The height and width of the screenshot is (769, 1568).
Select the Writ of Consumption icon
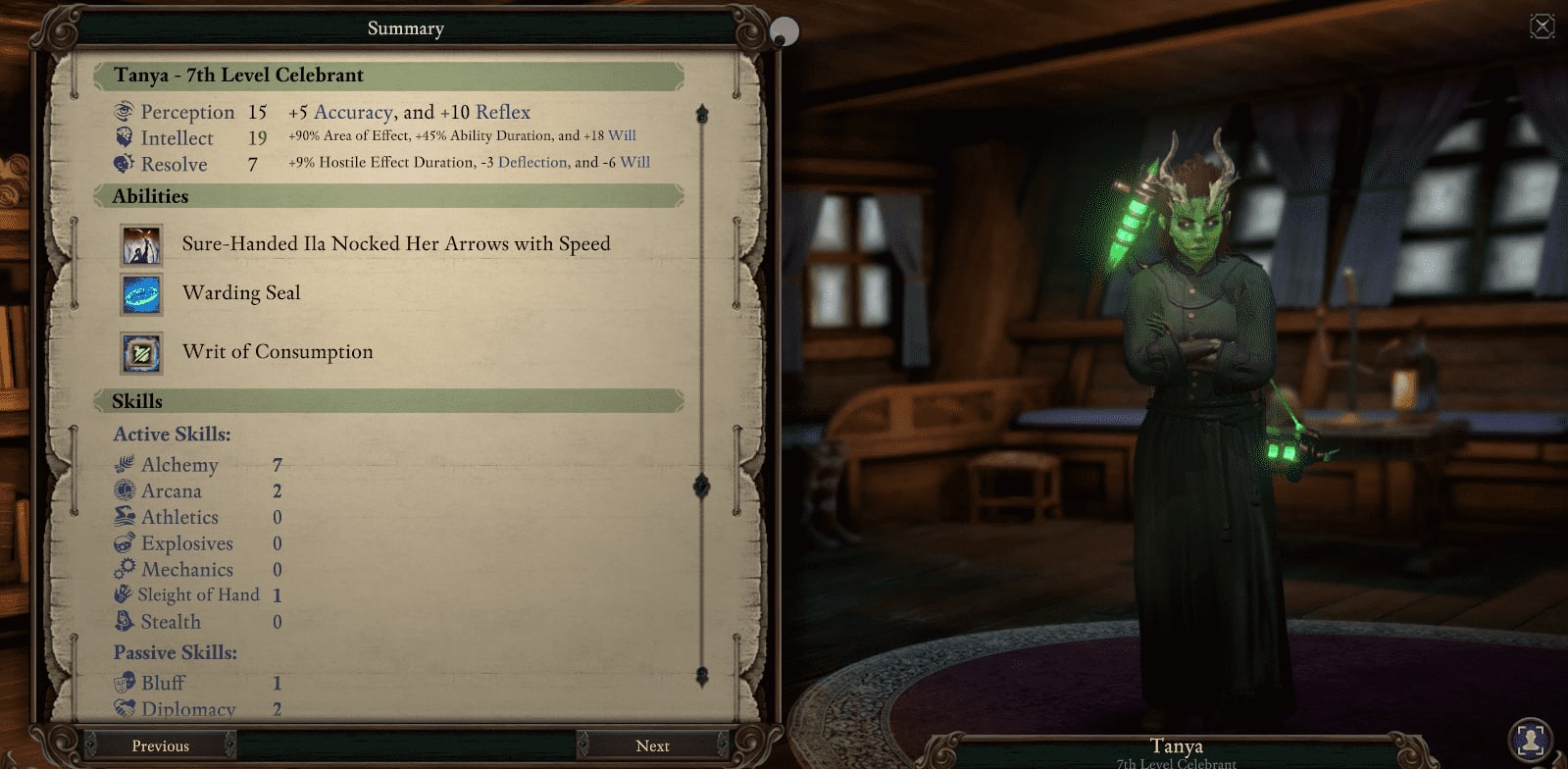(x=141, y=352)
